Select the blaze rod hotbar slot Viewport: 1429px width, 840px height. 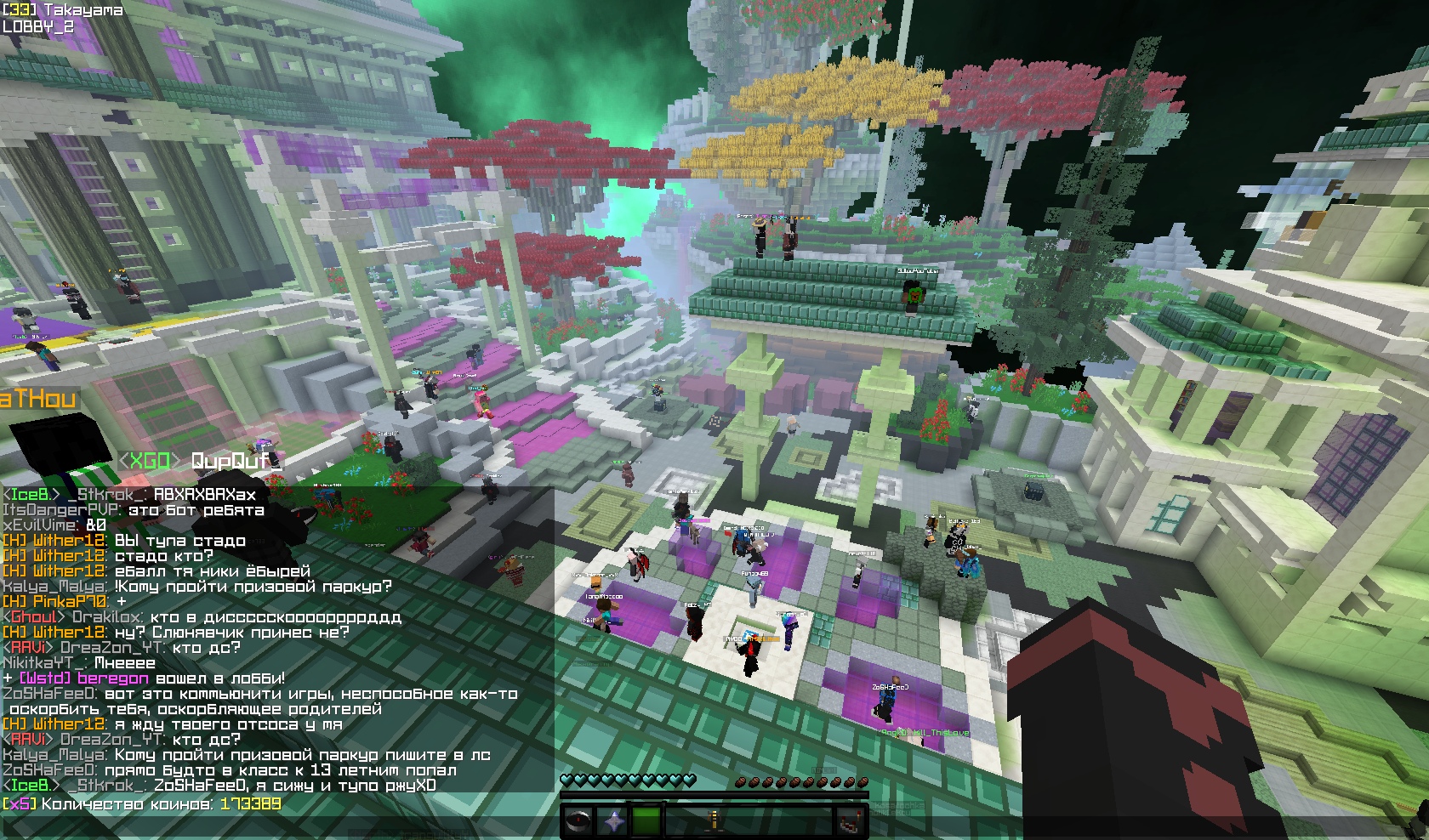coord(715,821)
